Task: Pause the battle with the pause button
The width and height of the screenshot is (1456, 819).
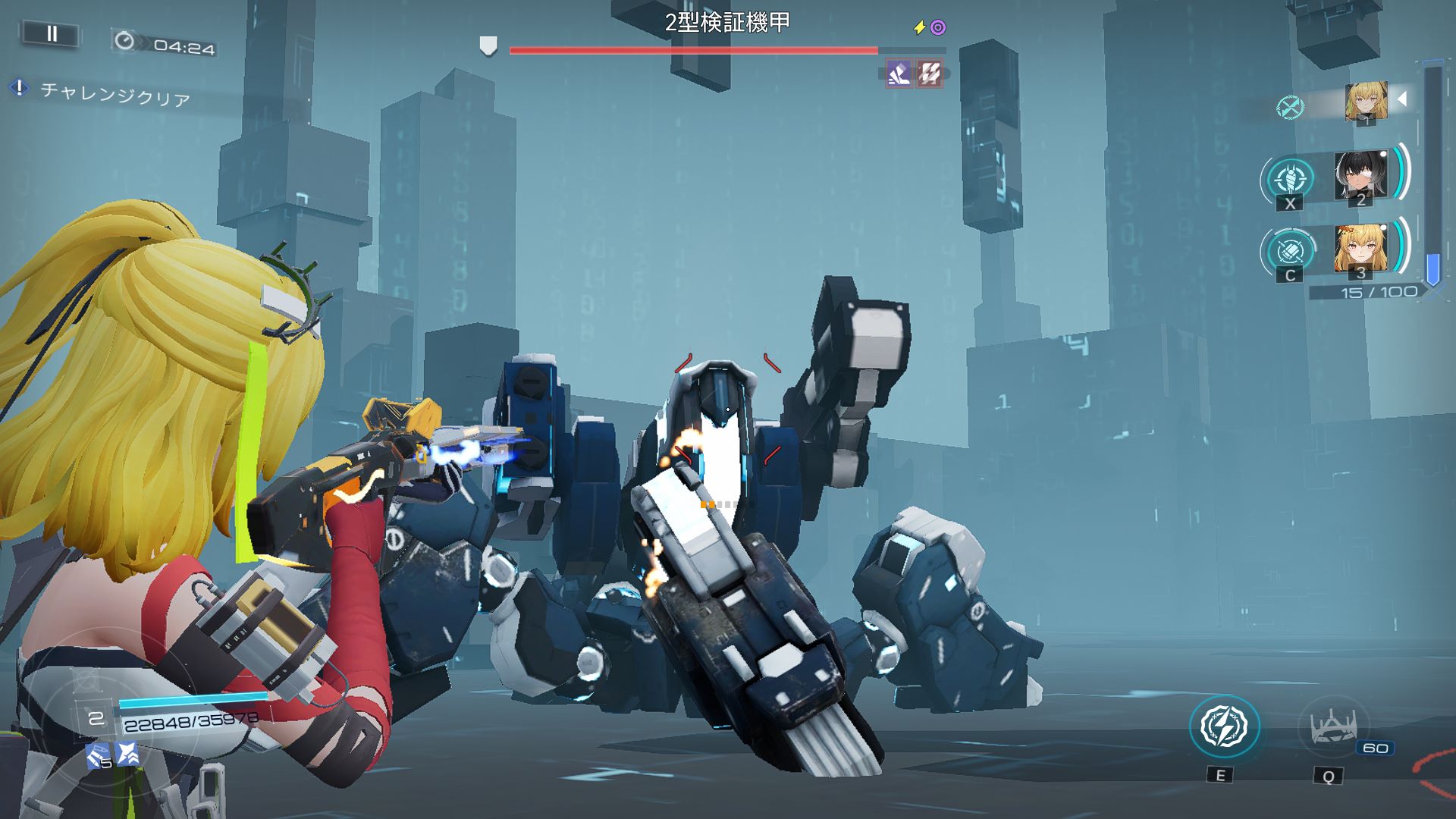Action: tap(52, 34)
